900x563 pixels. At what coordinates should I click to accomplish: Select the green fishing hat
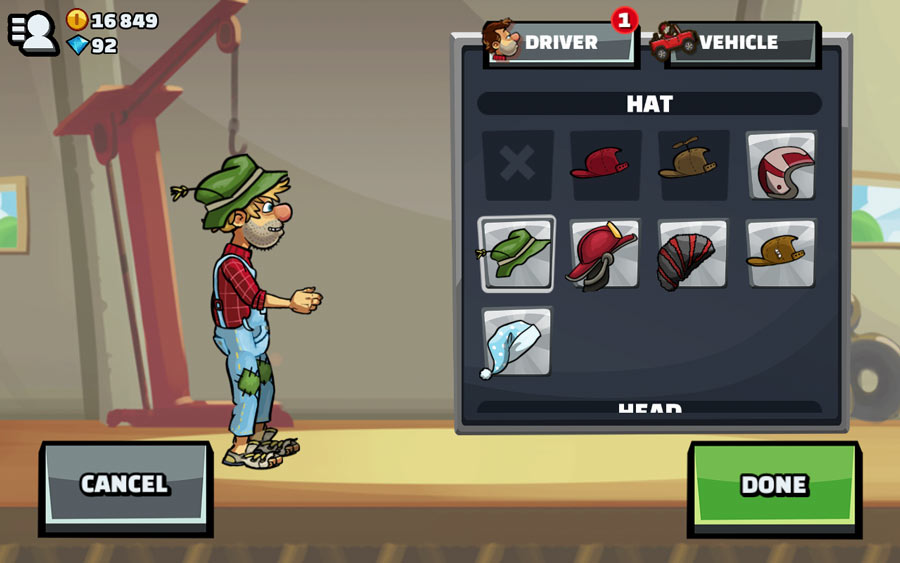(x=517, y=253)
